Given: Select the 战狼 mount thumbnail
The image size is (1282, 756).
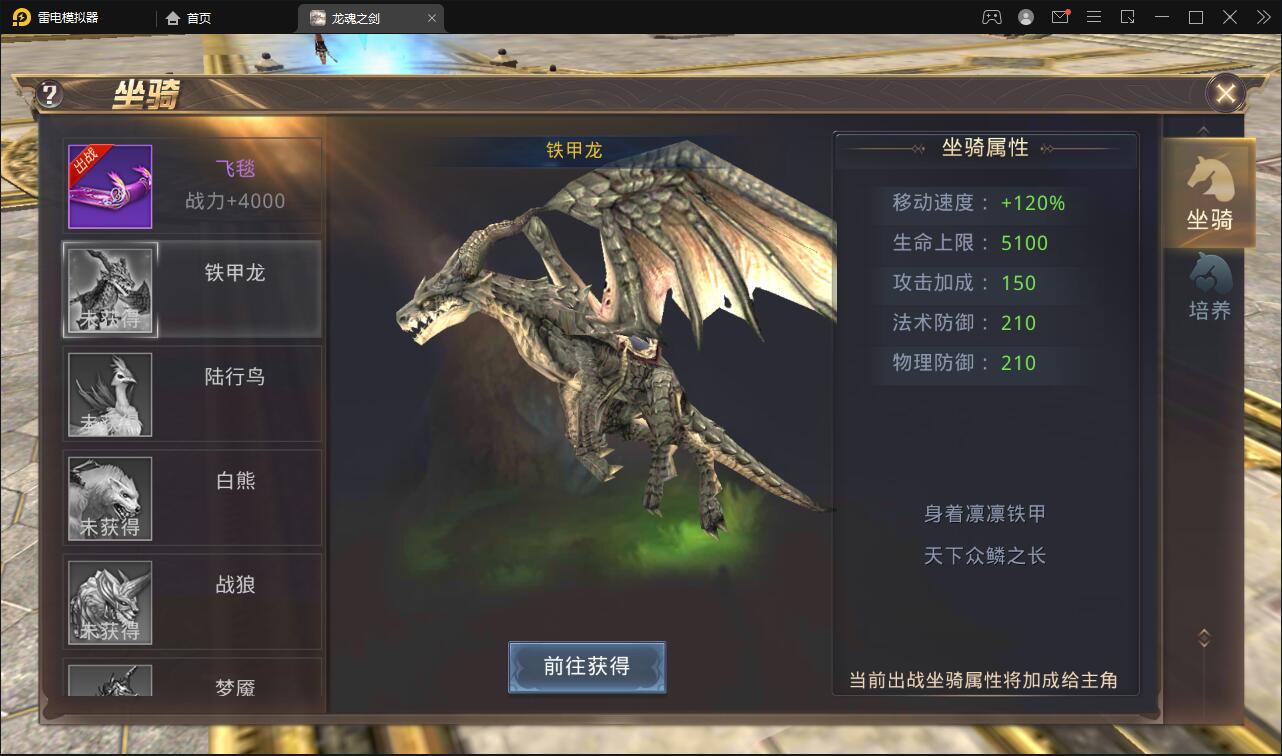Looking at the screenshot, I should tap(110, 601).
